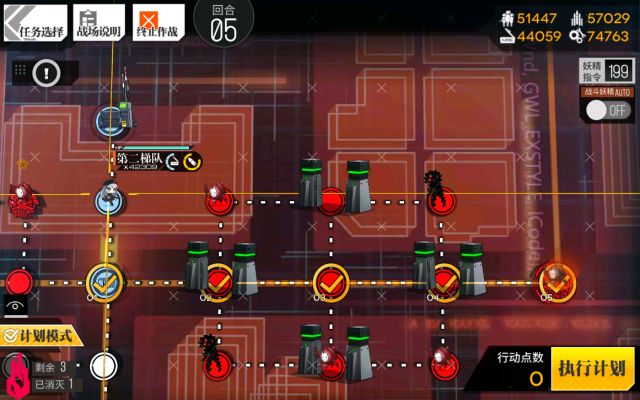The height and width of the screenshot is (400, 640).
Task: Toggle the fairy combat AUTO switch
Action: pos(607,110)
